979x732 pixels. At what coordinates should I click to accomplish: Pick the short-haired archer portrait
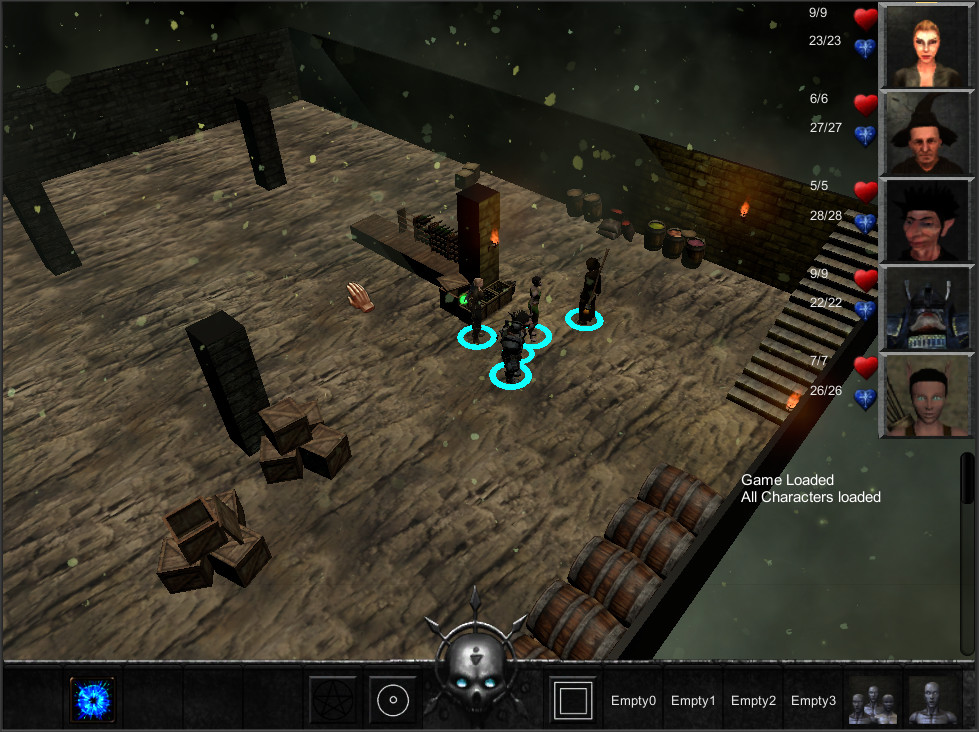click(x=925, y=396)
